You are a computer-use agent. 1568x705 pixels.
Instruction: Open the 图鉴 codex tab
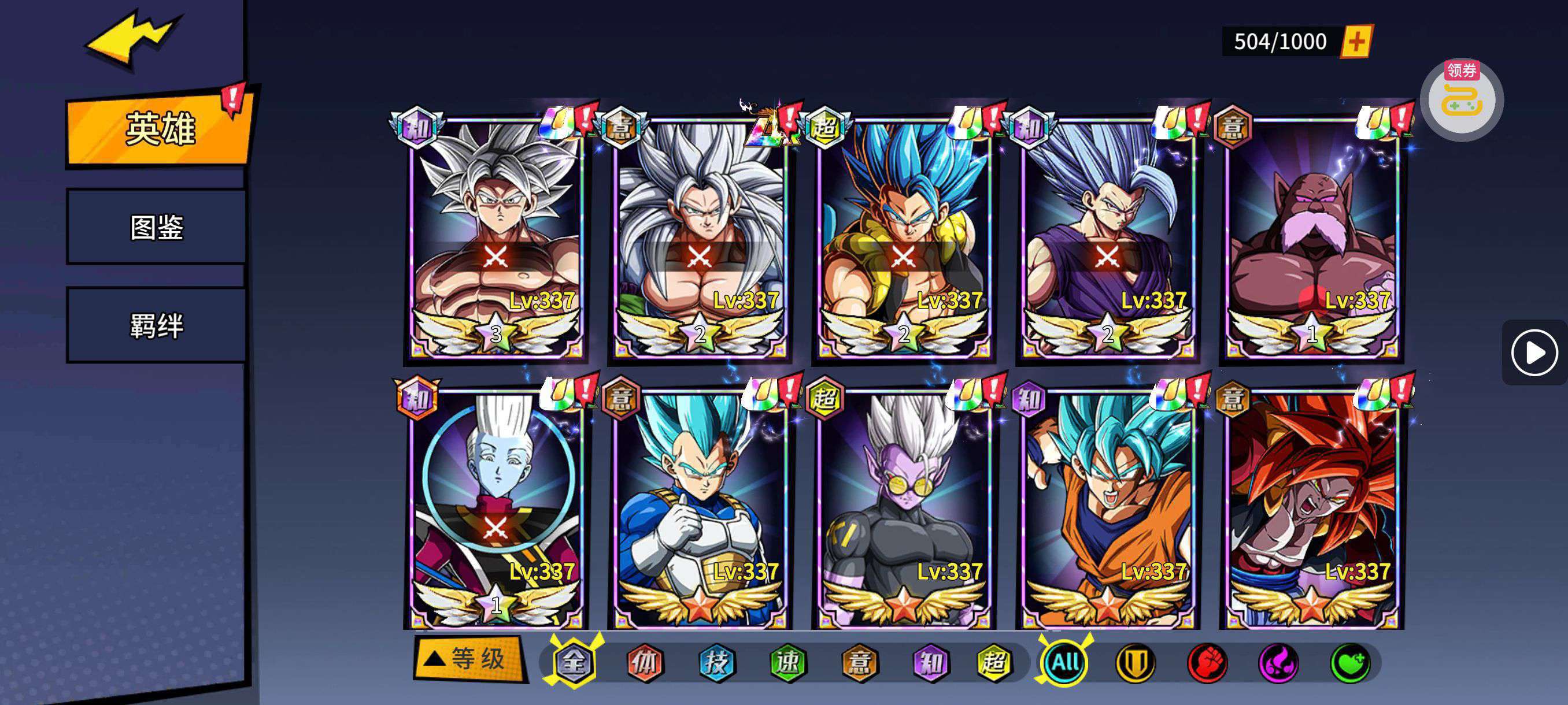point(157,227)
